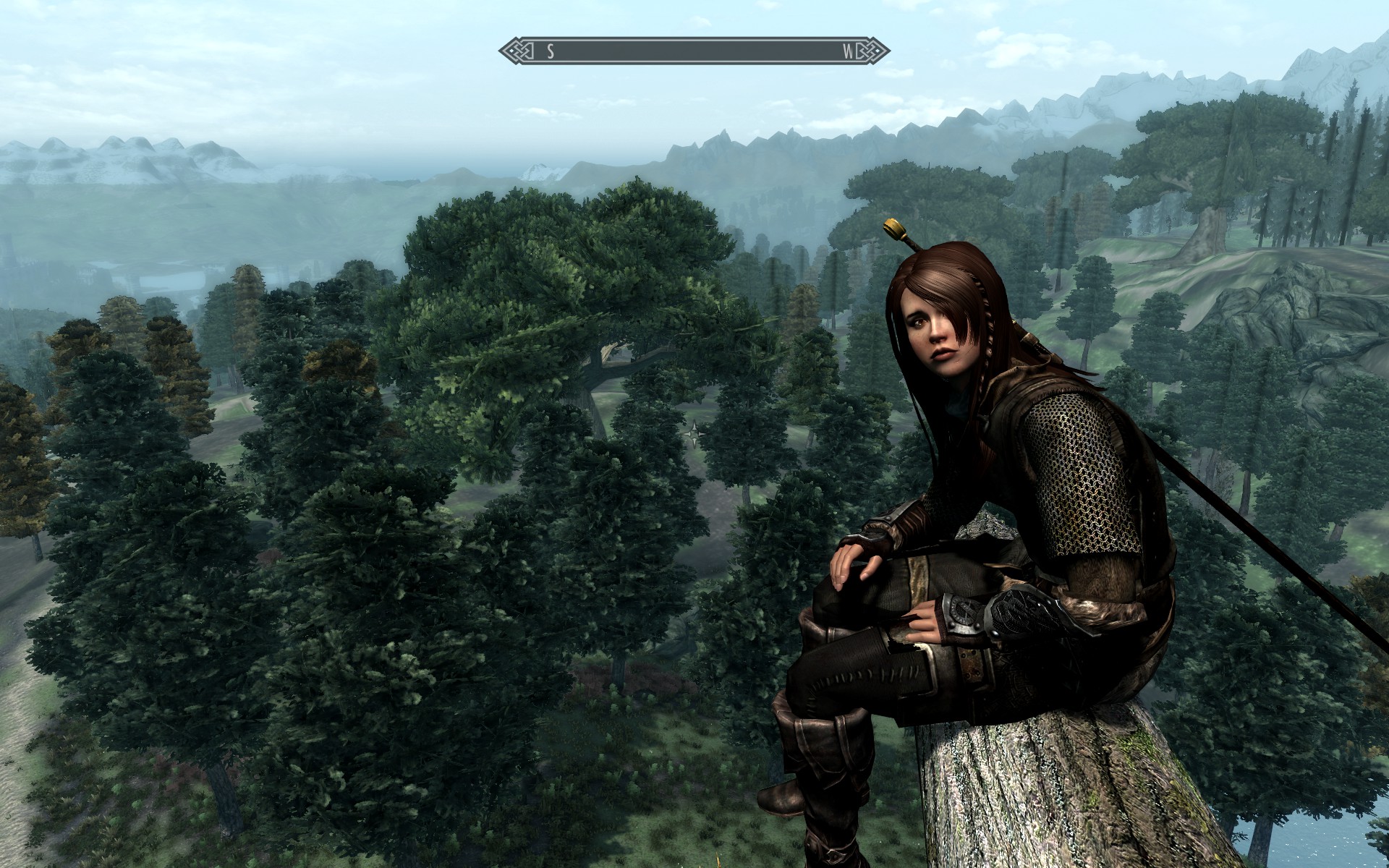The width and height of the screenshot is (1389, 868).
Task: Click the compass bar at top
Action: coord(694,51)
